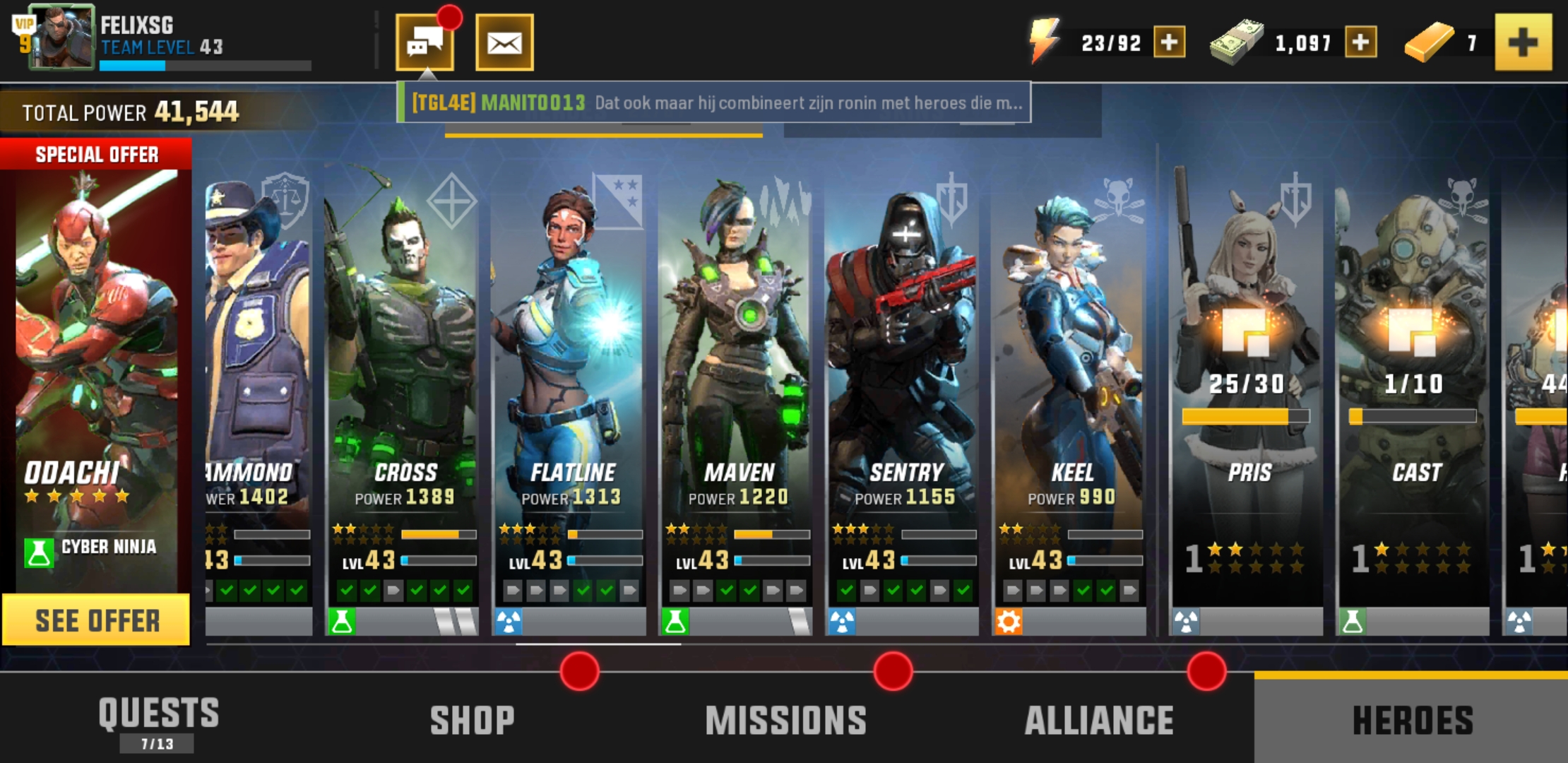Select the Heroes tab
This screenshot has width=1568, height=763.
(1411, 719)
